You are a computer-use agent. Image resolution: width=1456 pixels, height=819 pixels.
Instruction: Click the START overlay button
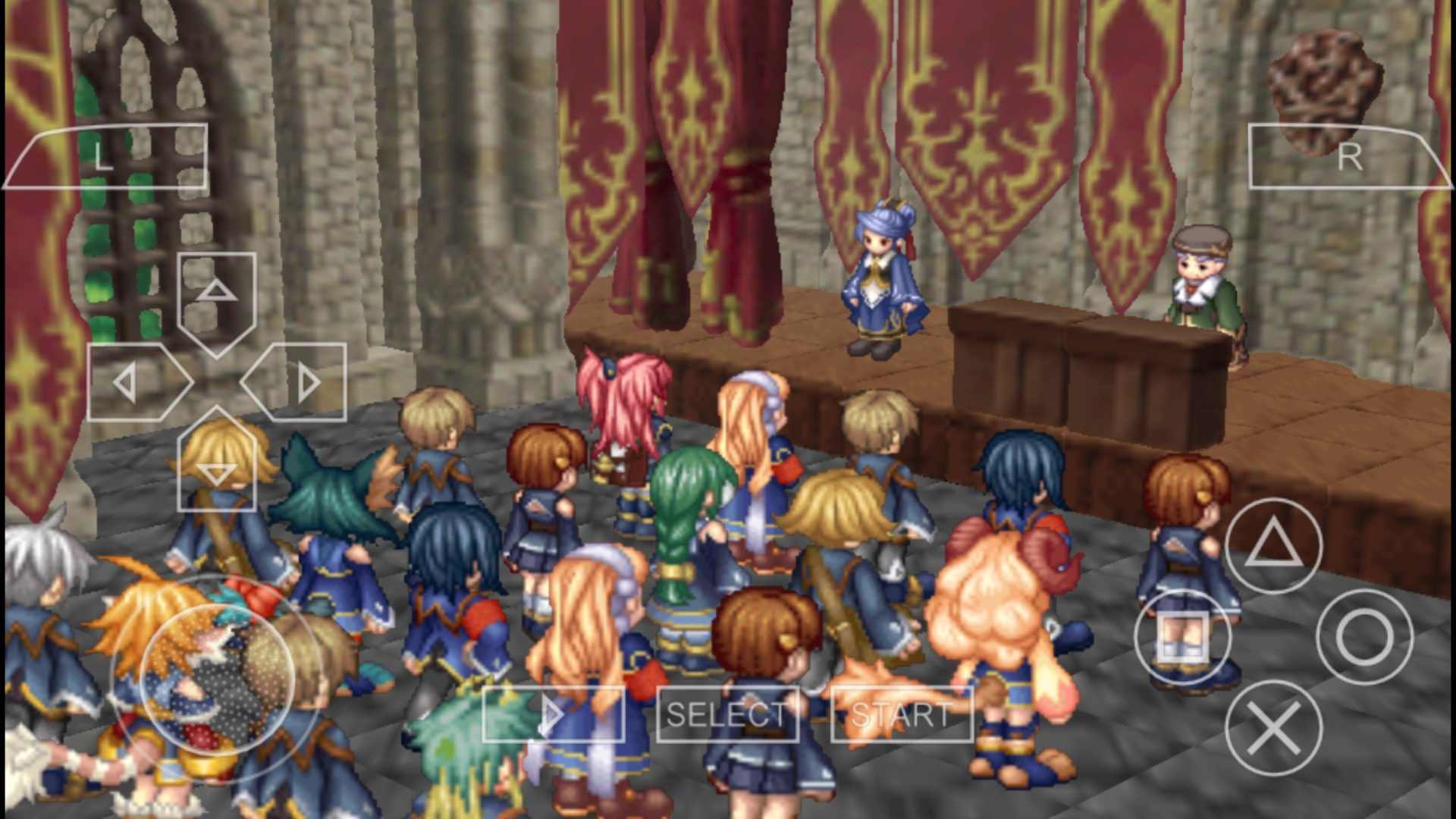[x=902, y=714]
